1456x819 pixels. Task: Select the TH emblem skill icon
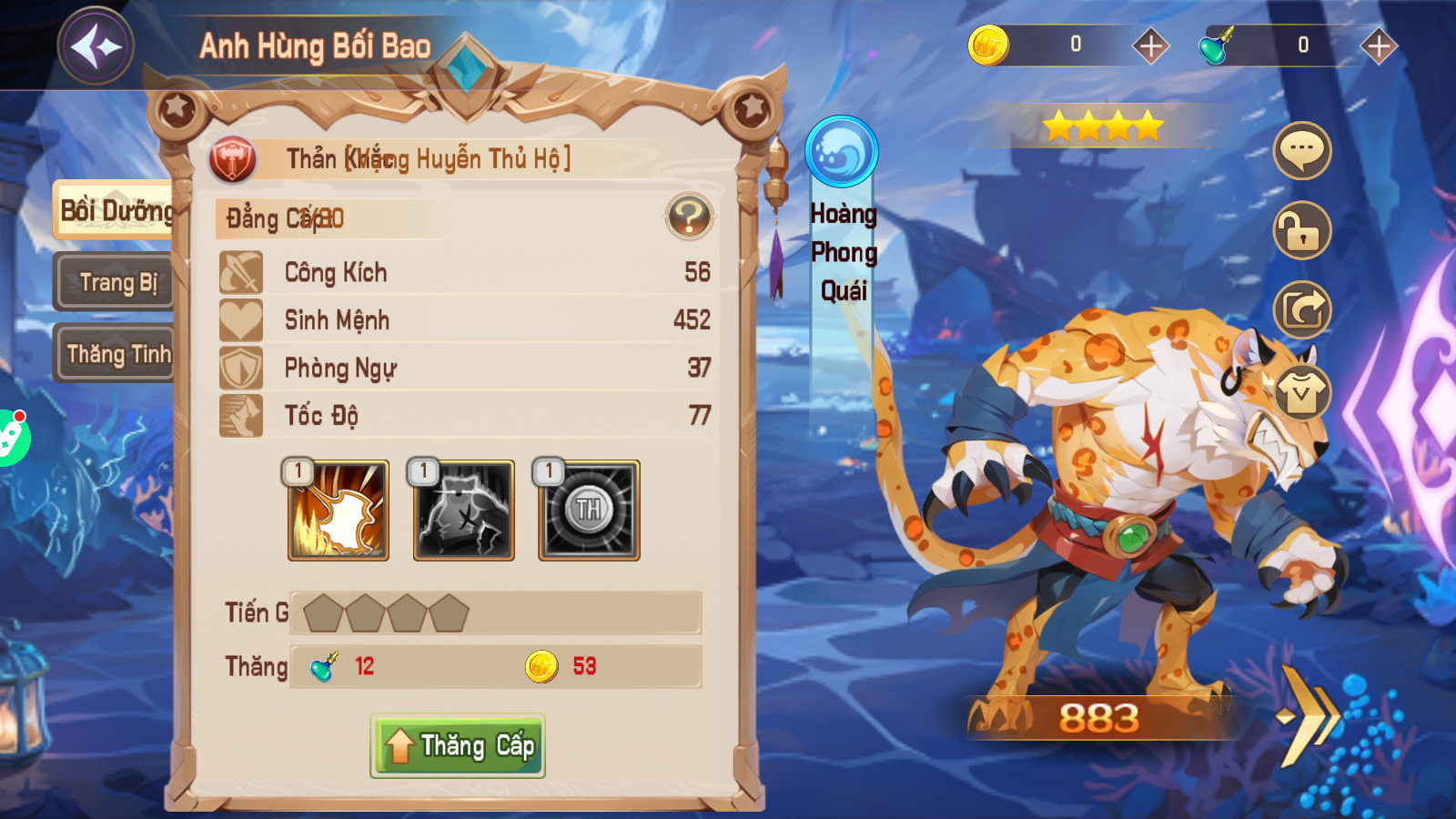pos(589,510)
